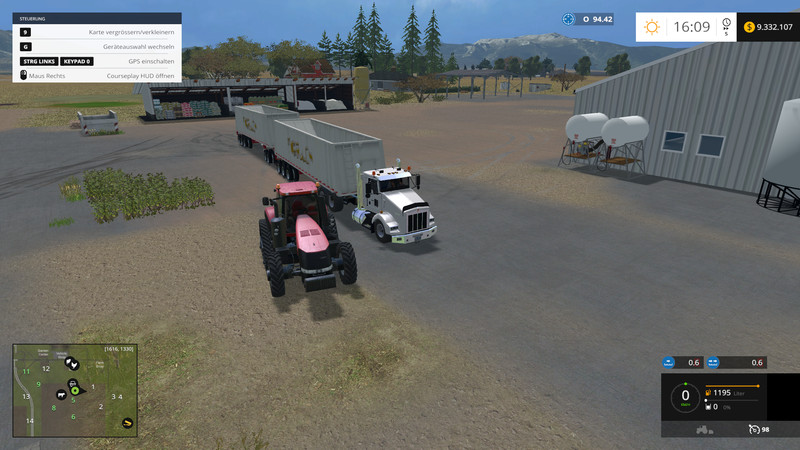Click the orange fuel pump icon
Viewport: 800px width, 450px height.
click(708, 392)
